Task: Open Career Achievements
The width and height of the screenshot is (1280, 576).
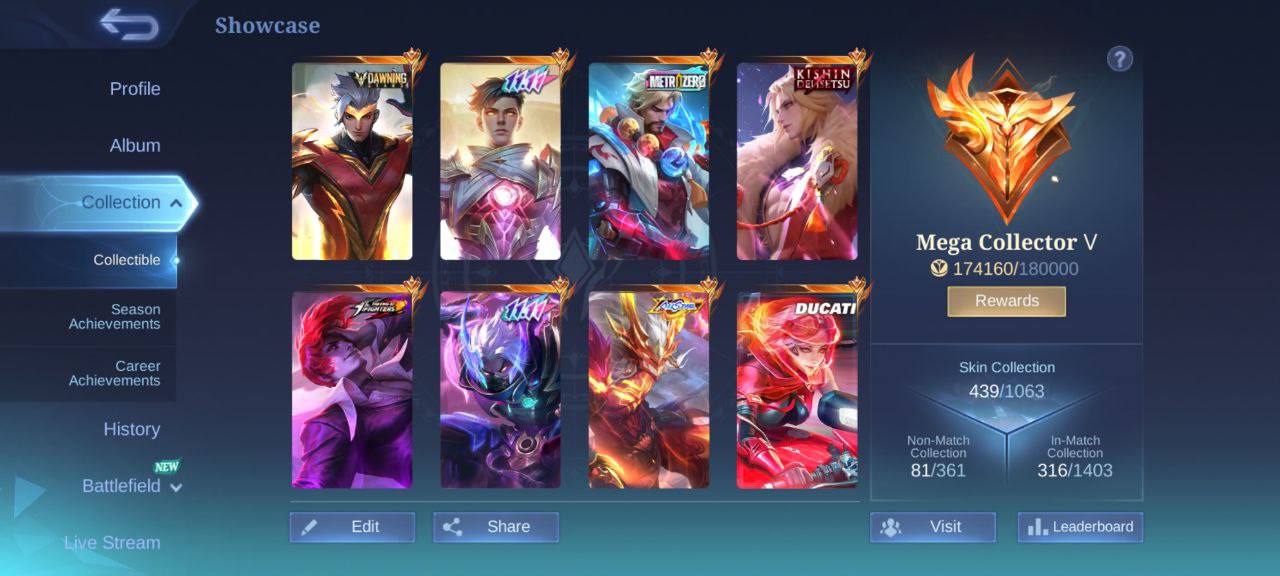Action: 114,373
